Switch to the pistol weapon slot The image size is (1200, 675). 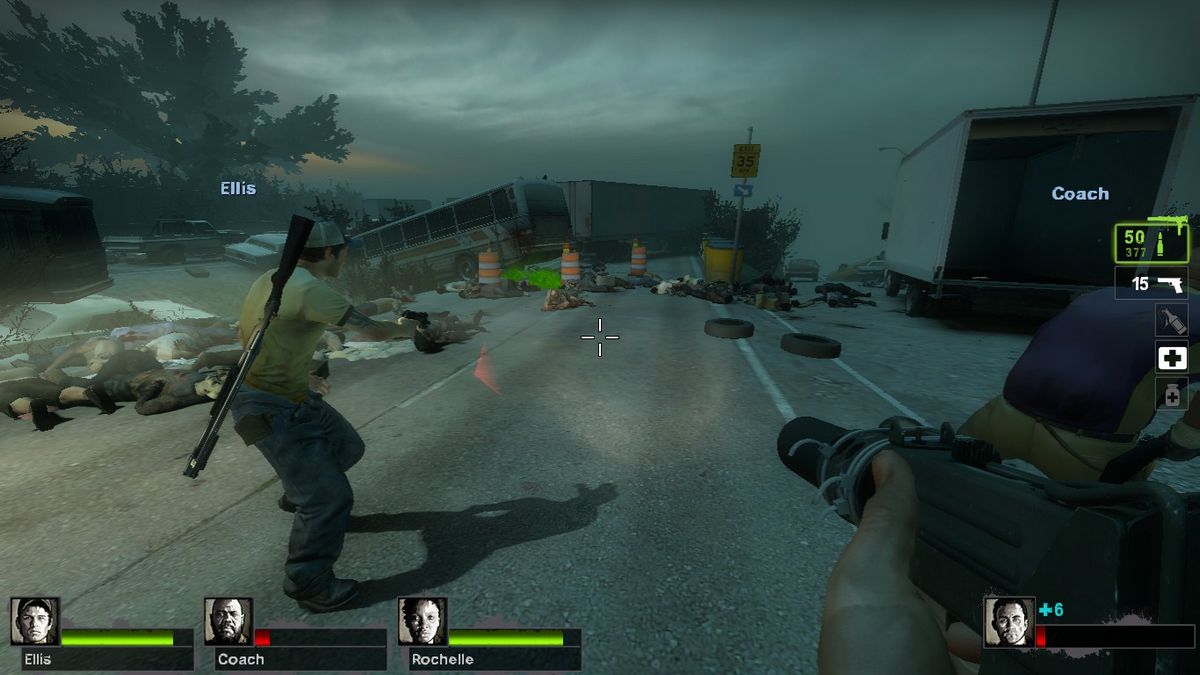click(1151, 284)
